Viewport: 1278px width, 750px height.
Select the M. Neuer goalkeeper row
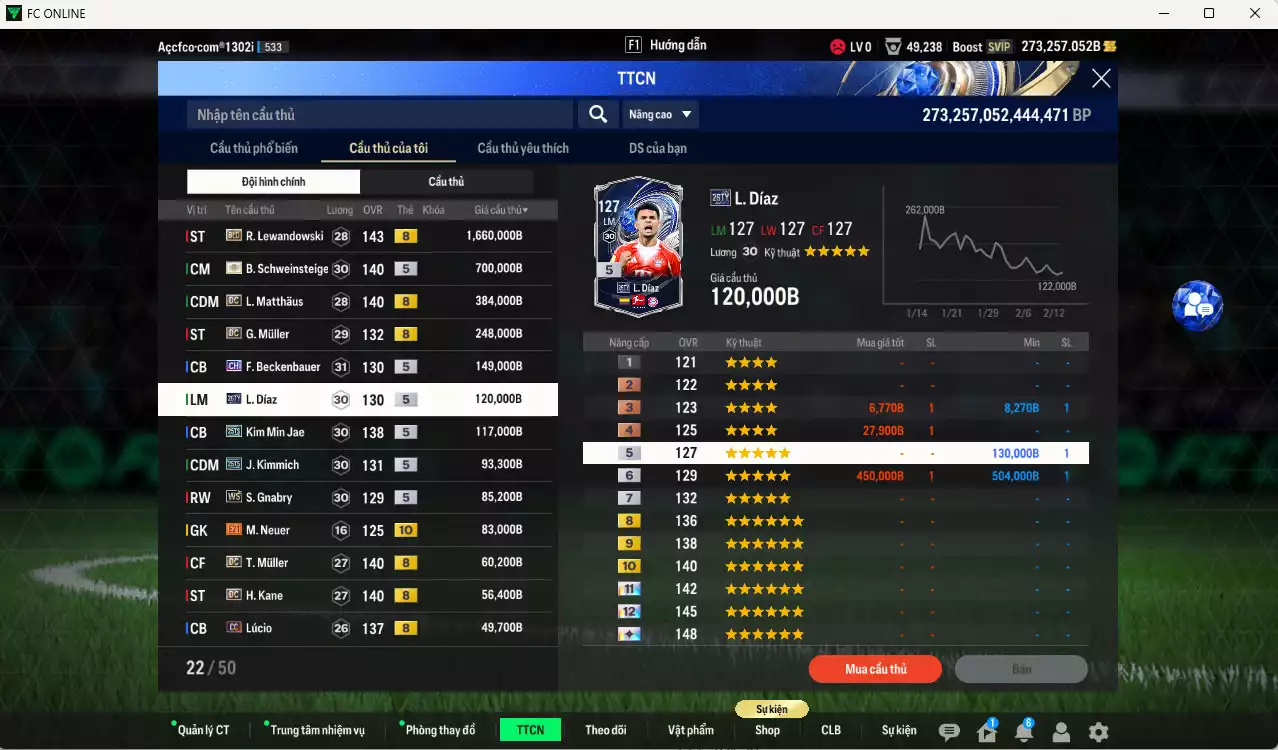pos(357,530)
